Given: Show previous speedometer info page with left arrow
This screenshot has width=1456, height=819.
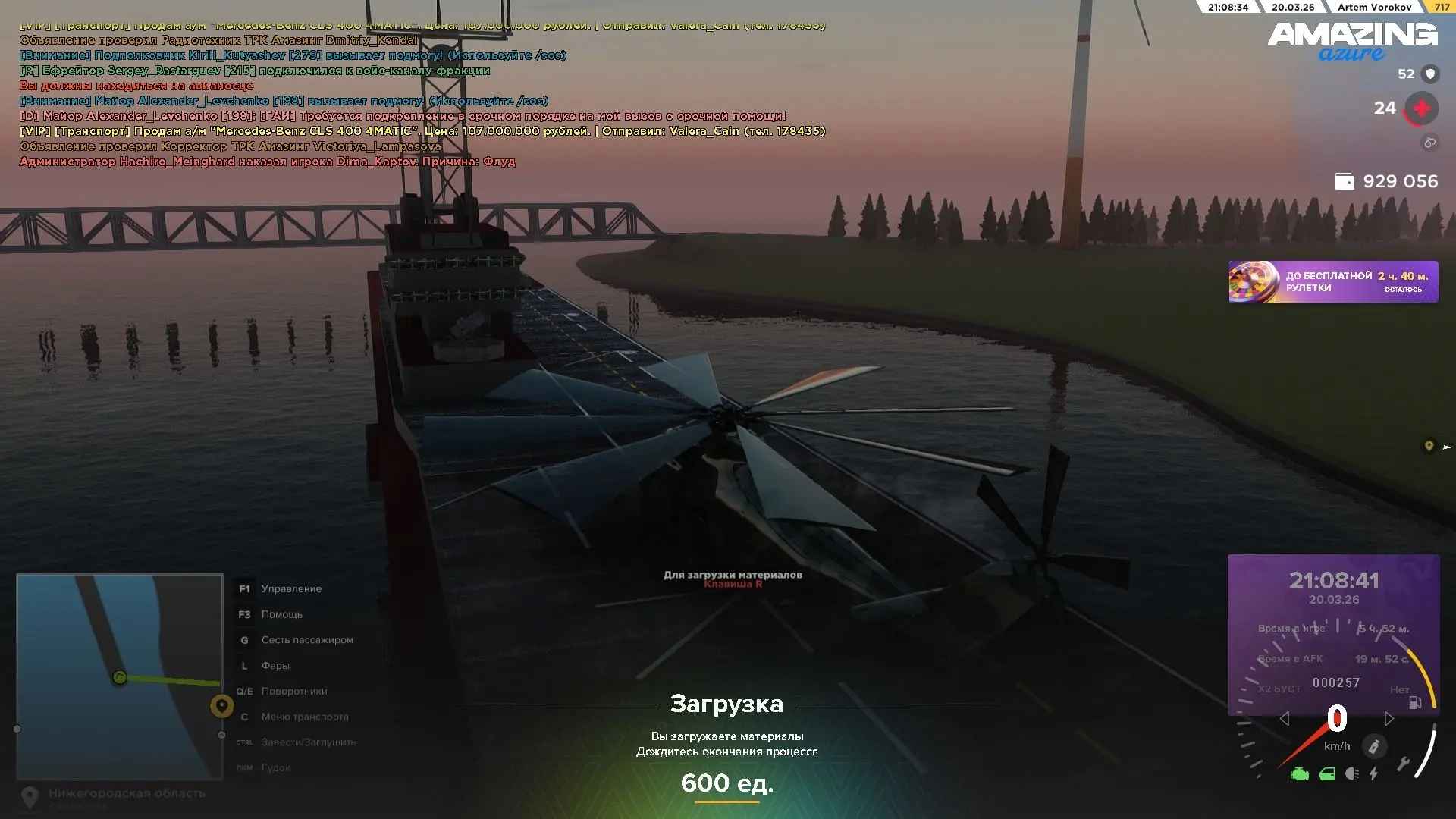Looking at the screenshot, I should pyautogui.click(x=1284, y=718).
